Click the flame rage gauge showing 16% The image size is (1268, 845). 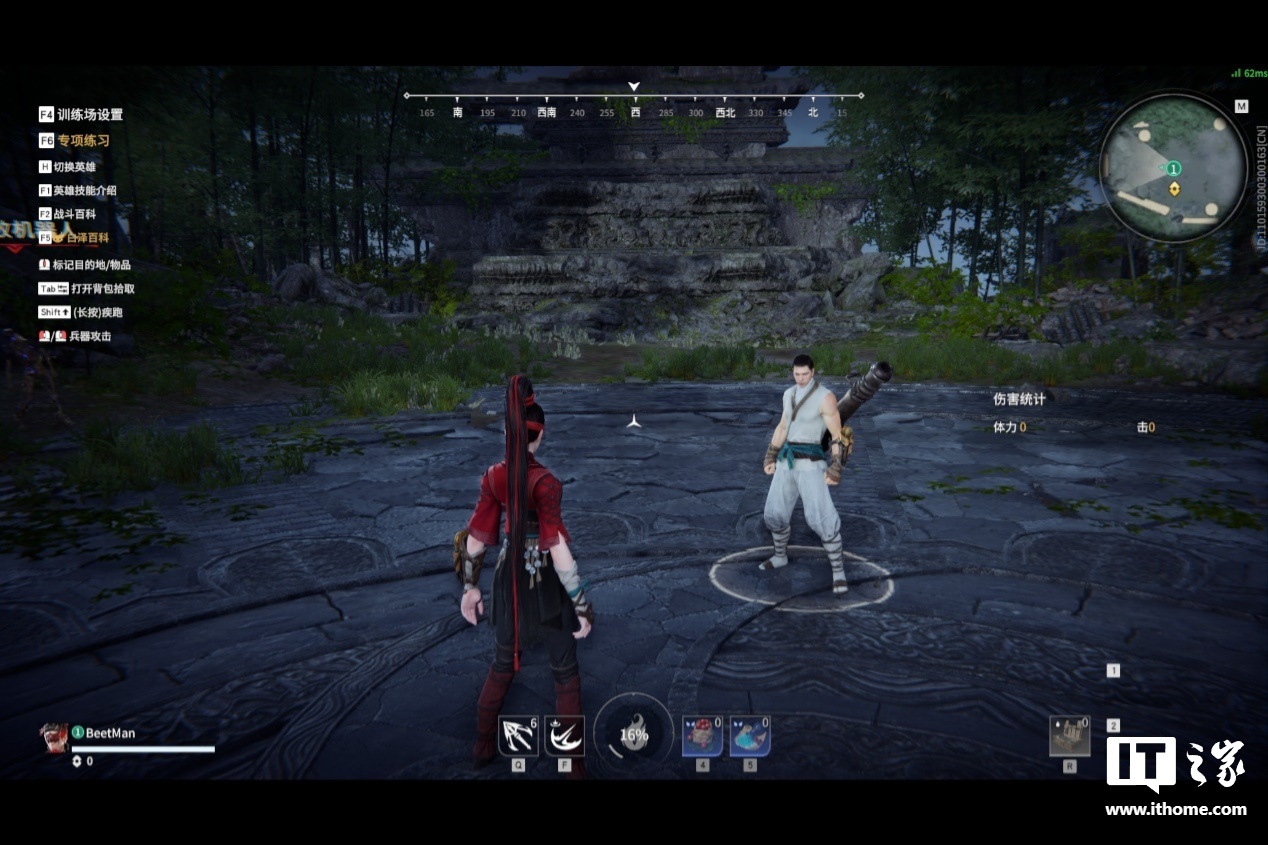(x=634, y=735)
